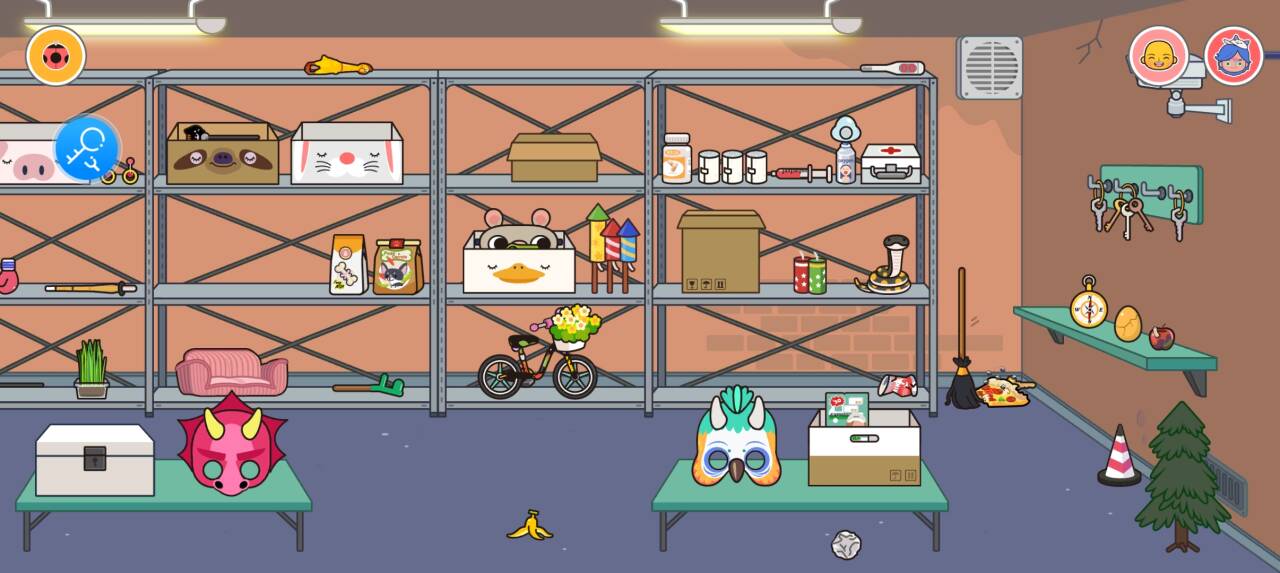
Task: Open the blue keys button
Action: tap(87, 149)
